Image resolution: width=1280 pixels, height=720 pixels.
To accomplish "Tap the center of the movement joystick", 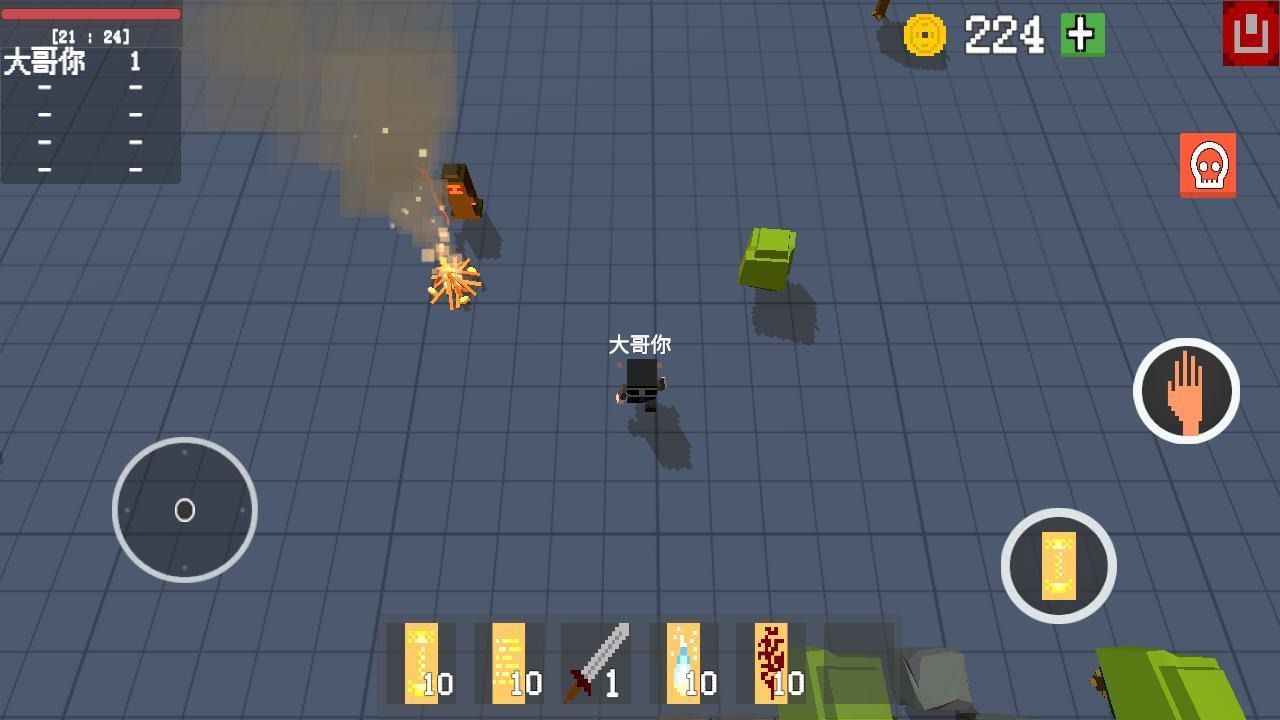I will tap(185, 510).
